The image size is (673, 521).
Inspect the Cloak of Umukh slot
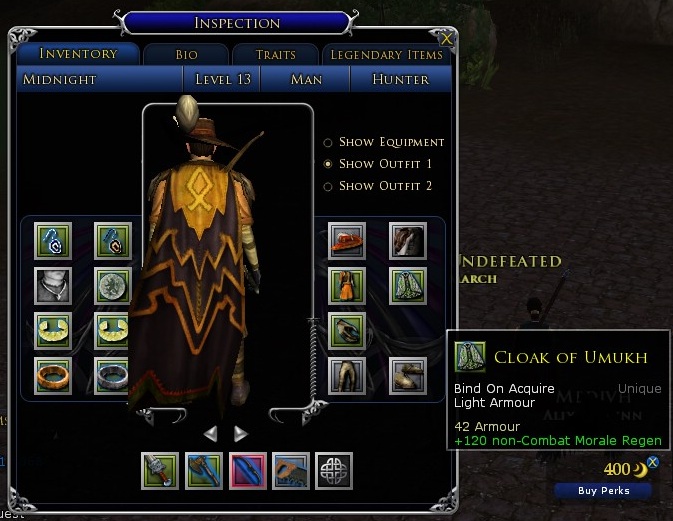pos(407,286)
